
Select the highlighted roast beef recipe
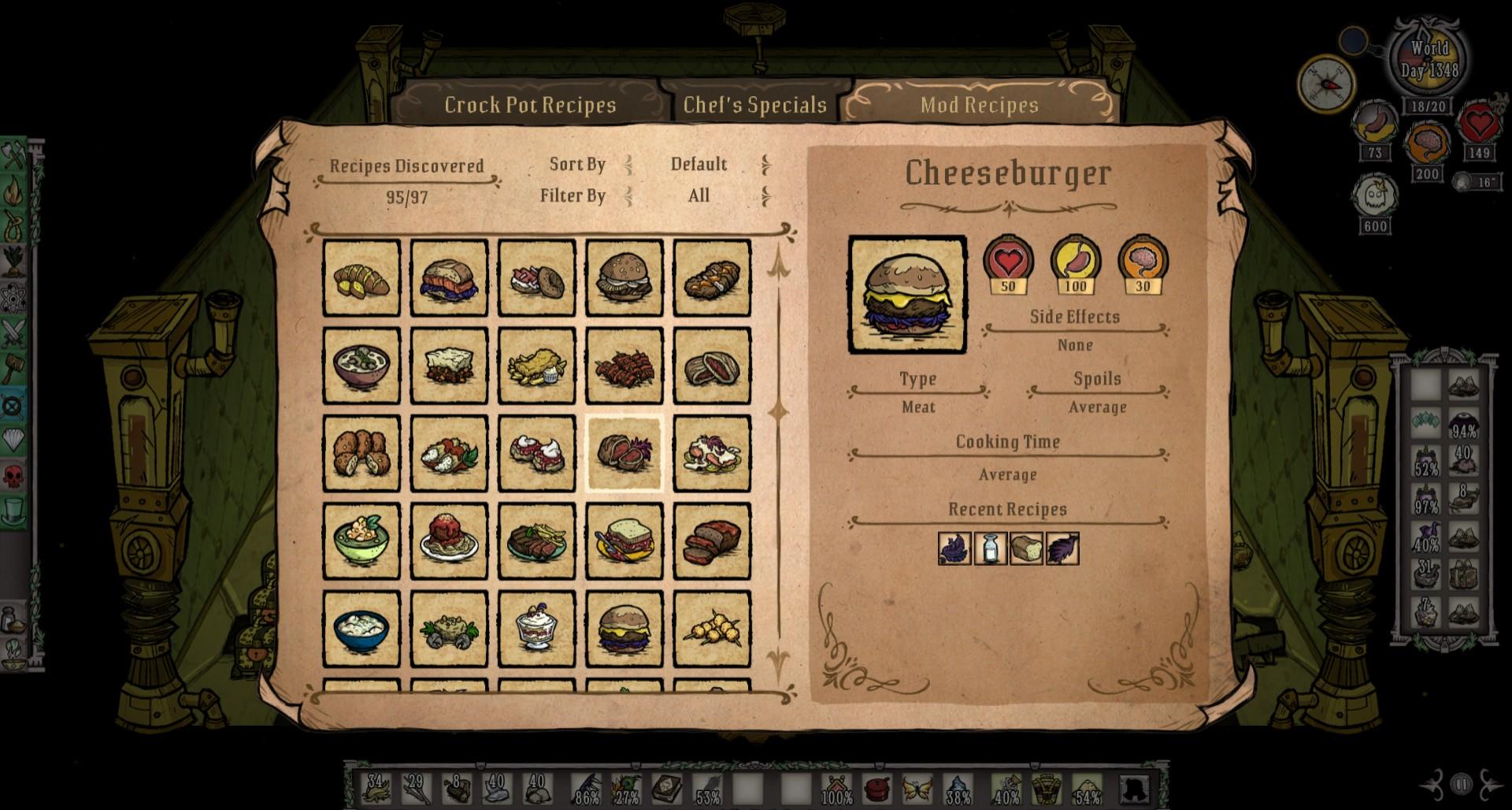point(624,454)
